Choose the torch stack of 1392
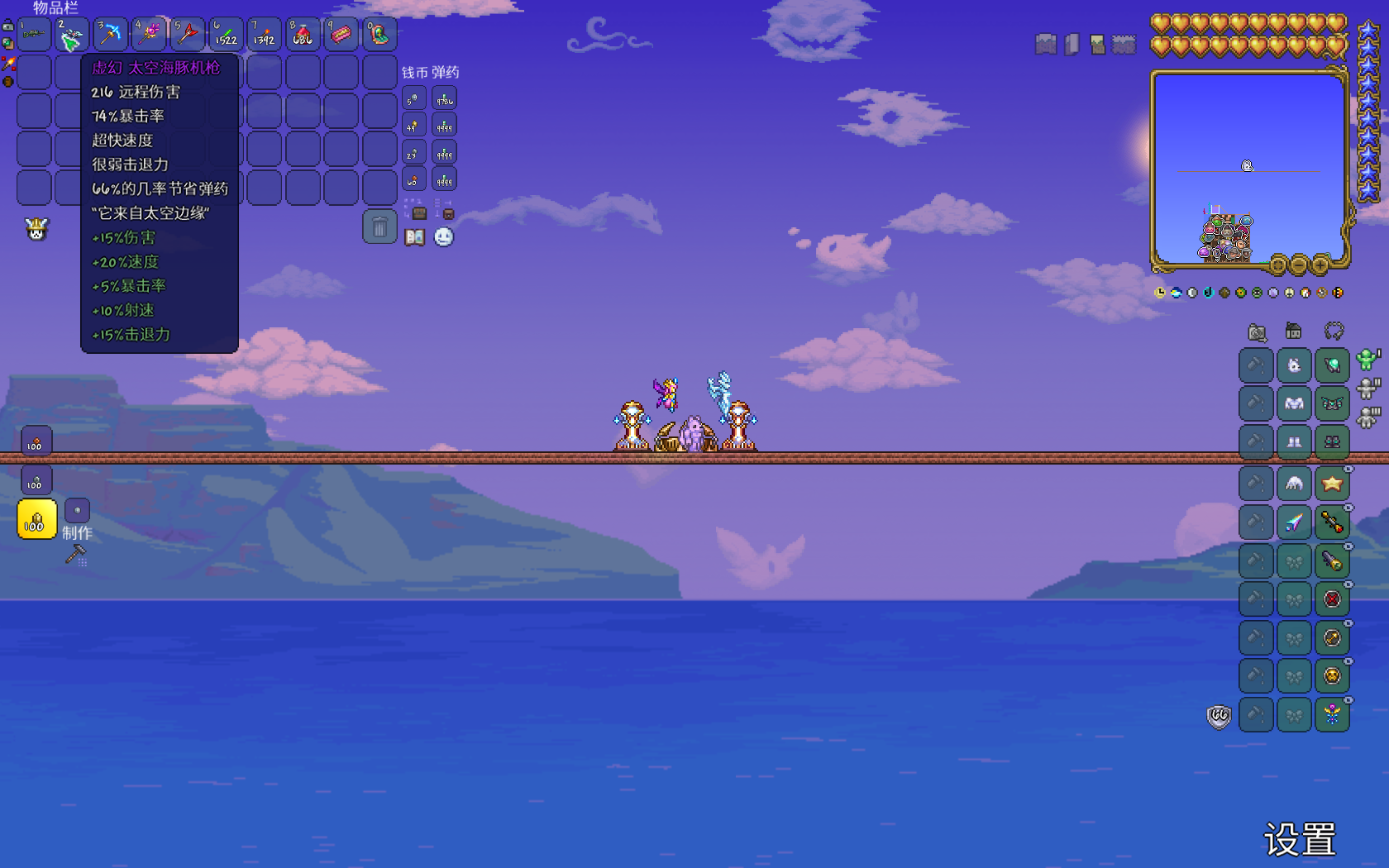This screenshot has width=1389, height=868. pos(264,35)
